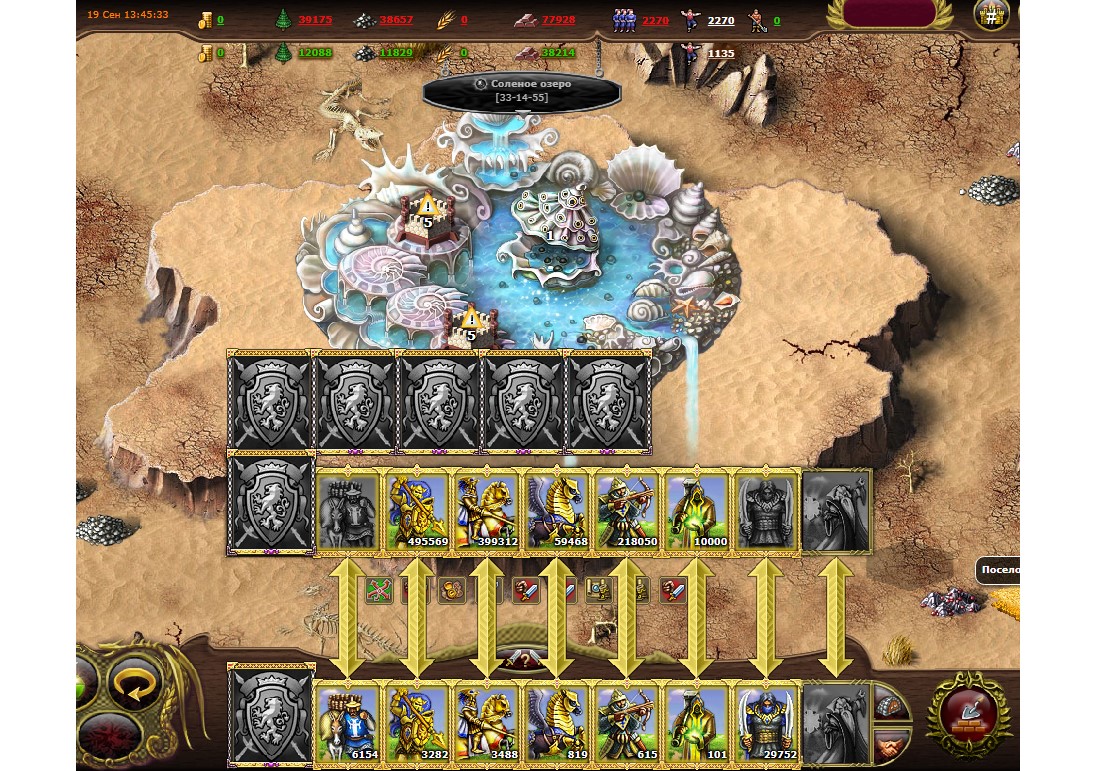Open the gold coins action icon
Viewport: 1096px width, 771px height.
point(452,591)
